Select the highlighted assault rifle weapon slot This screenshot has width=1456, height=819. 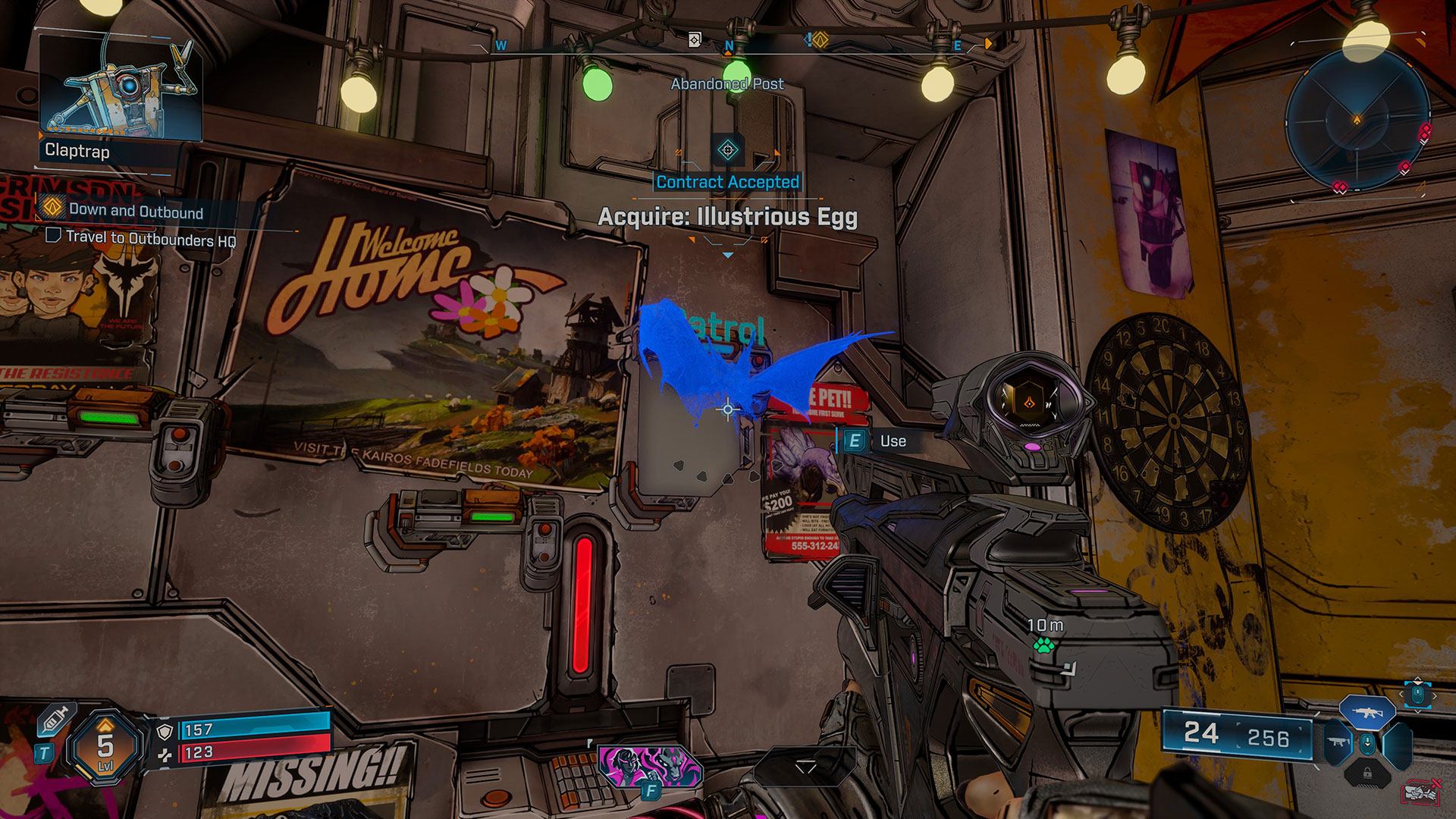pos(1367,713)
